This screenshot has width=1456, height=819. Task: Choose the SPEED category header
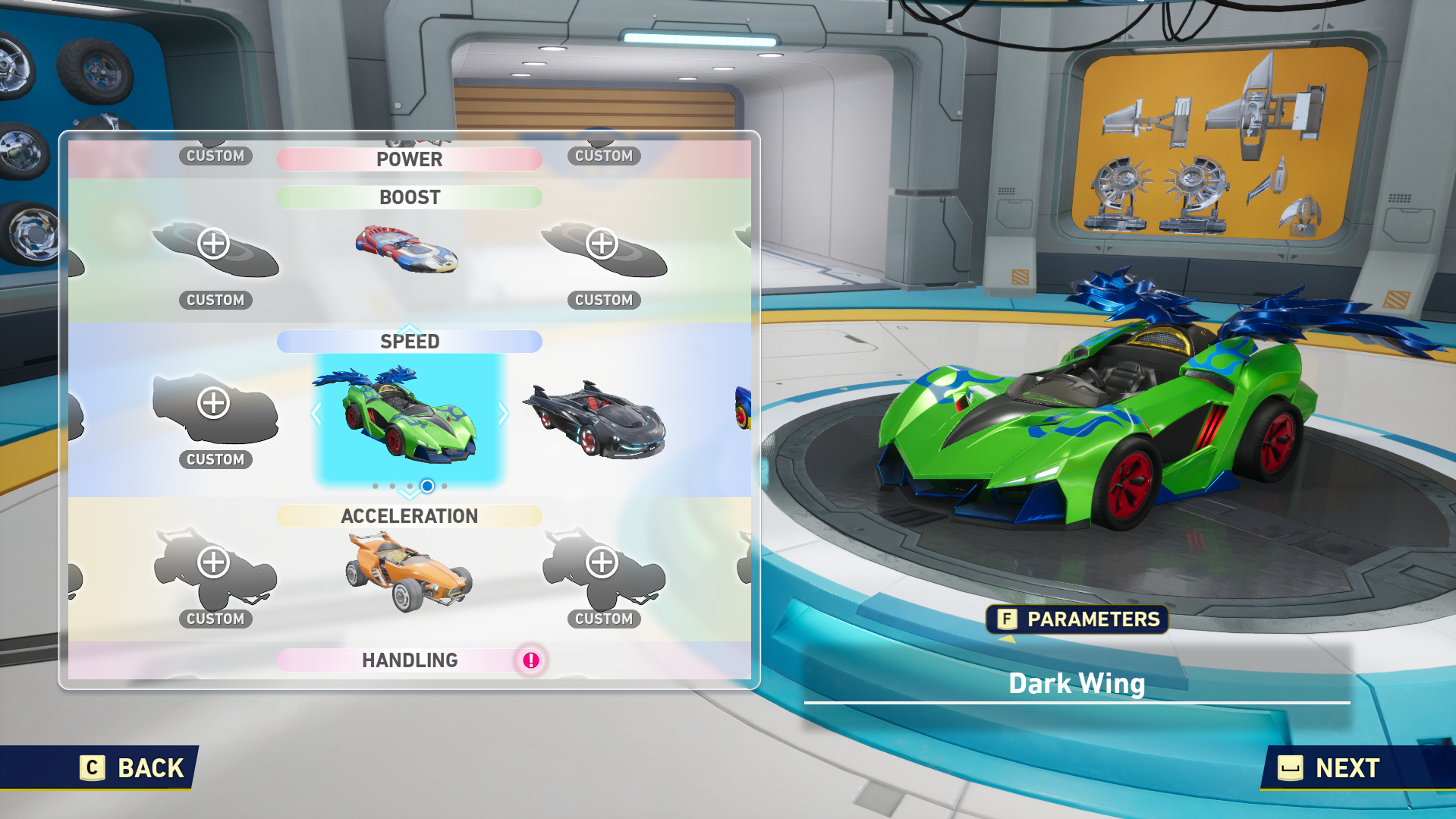tap(409, 342)
